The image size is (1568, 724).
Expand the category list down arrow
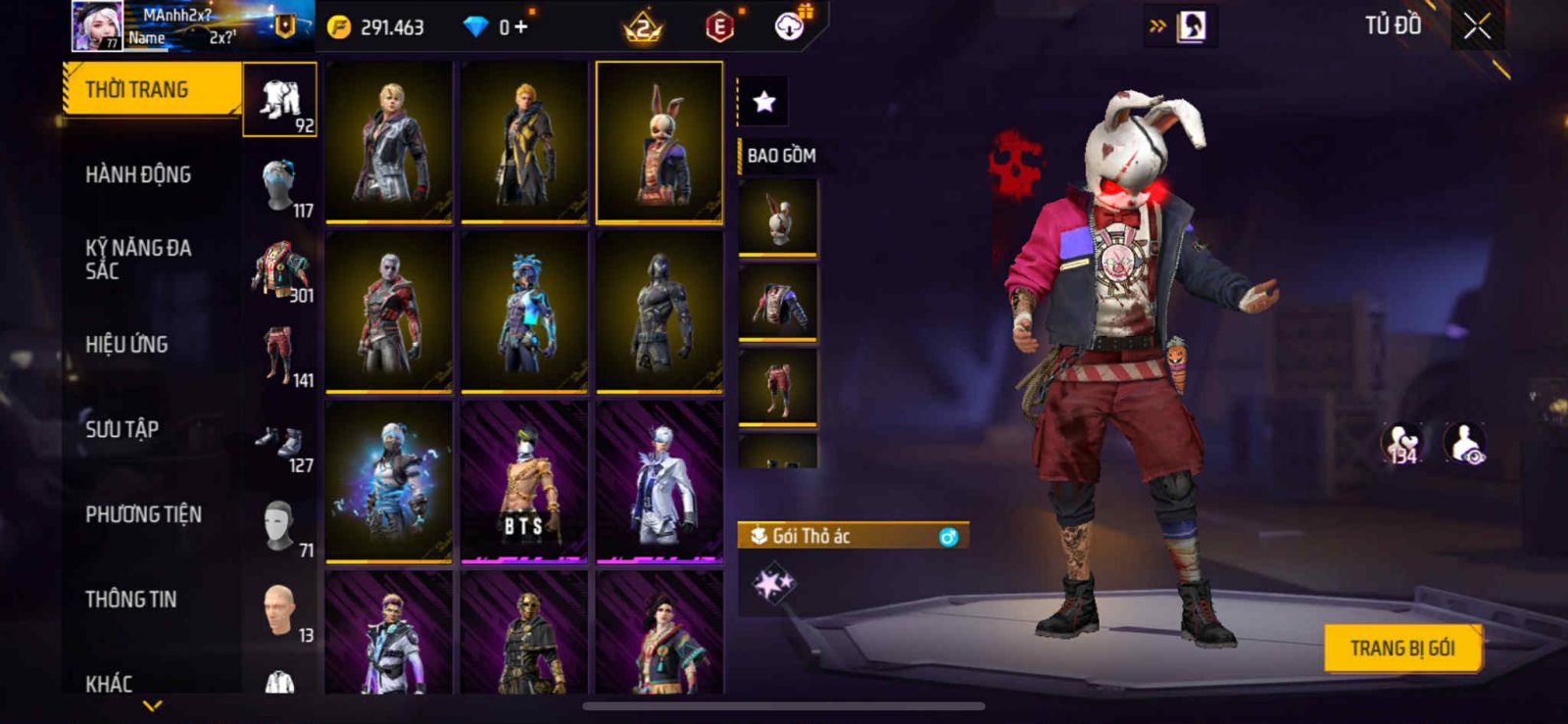click(x=153, y=705)
